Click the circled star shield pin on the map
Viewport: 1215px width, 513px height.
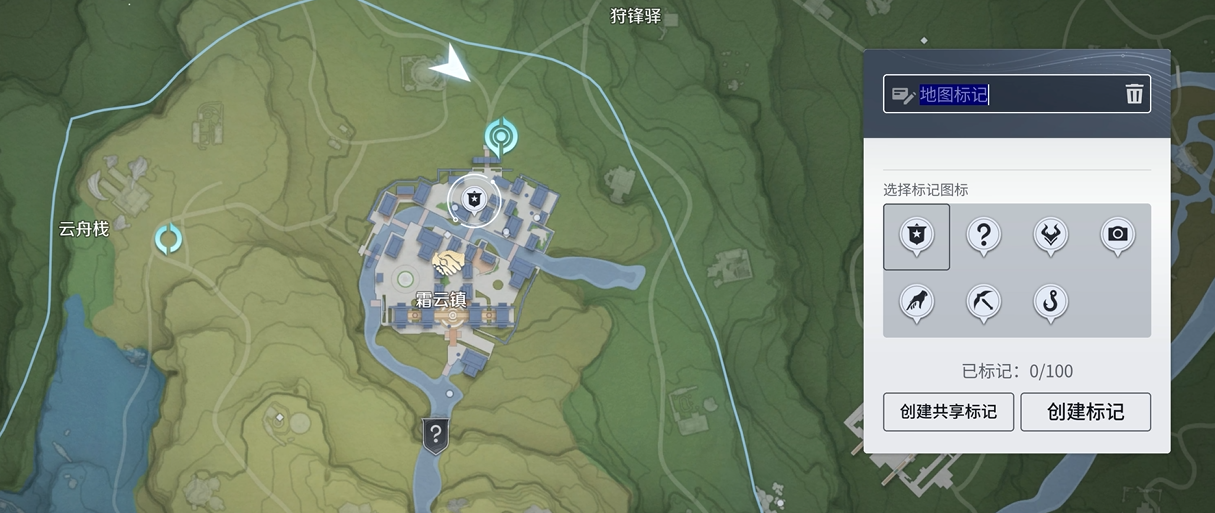(x=473, y=197)
